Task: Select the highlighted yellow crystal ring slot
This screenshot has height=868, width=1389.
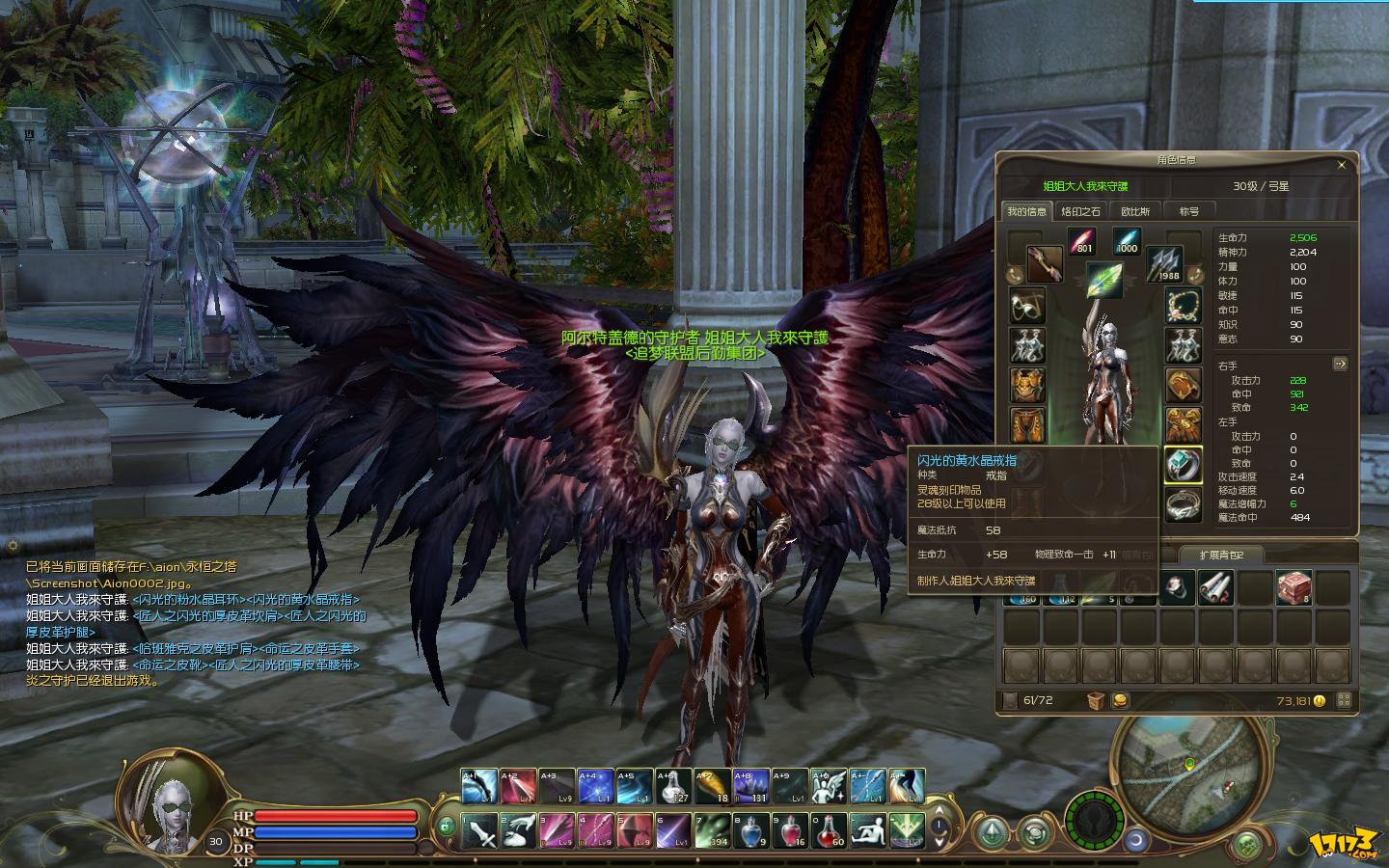Action: pyautogui.click(x=1183, y=465)
